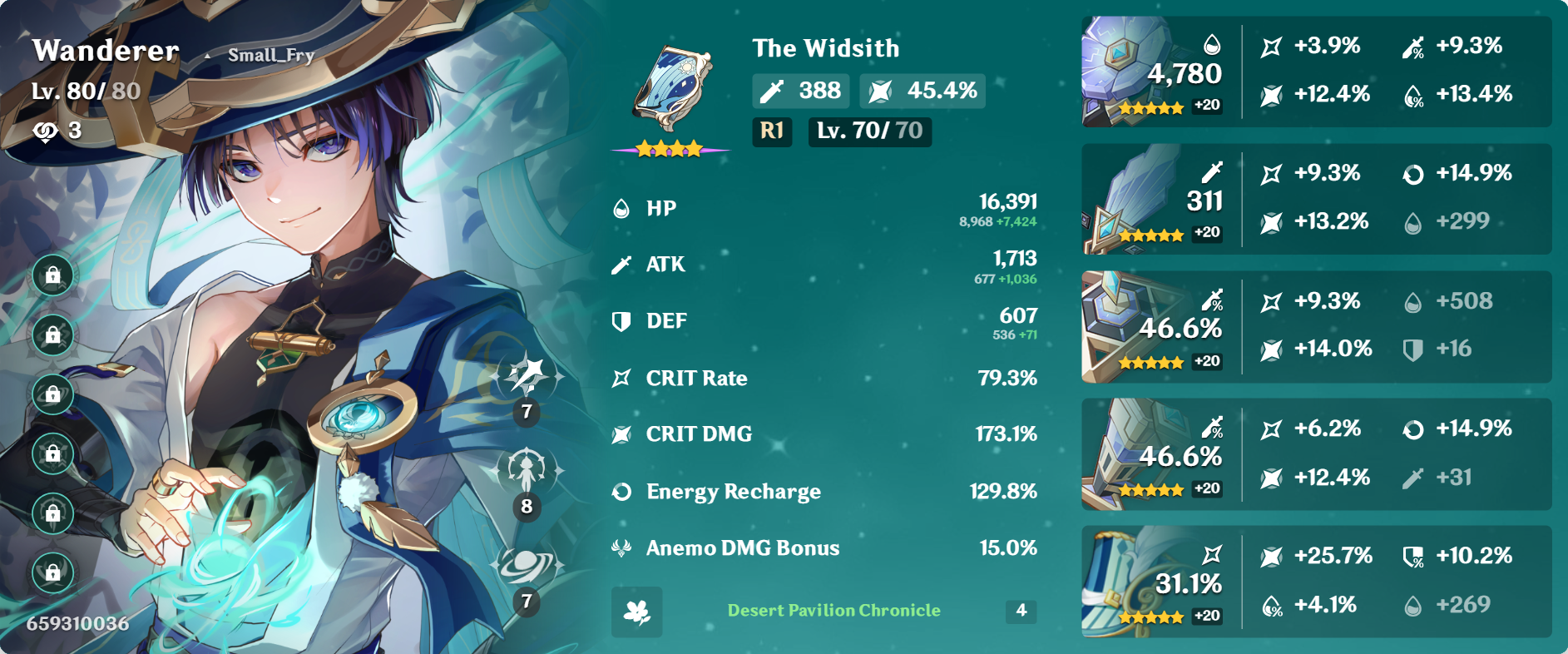The image size is (1568, 654).
Task: Click the HP droplet icon
Action: click(x=620, y=206)
